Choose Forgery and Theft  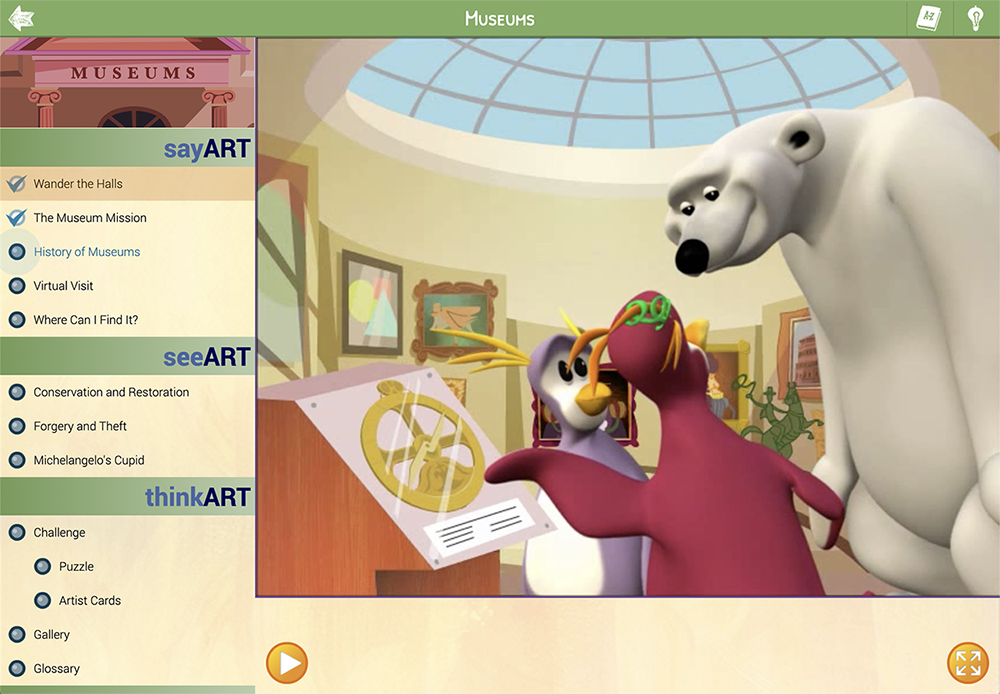[x=80, y=426]
